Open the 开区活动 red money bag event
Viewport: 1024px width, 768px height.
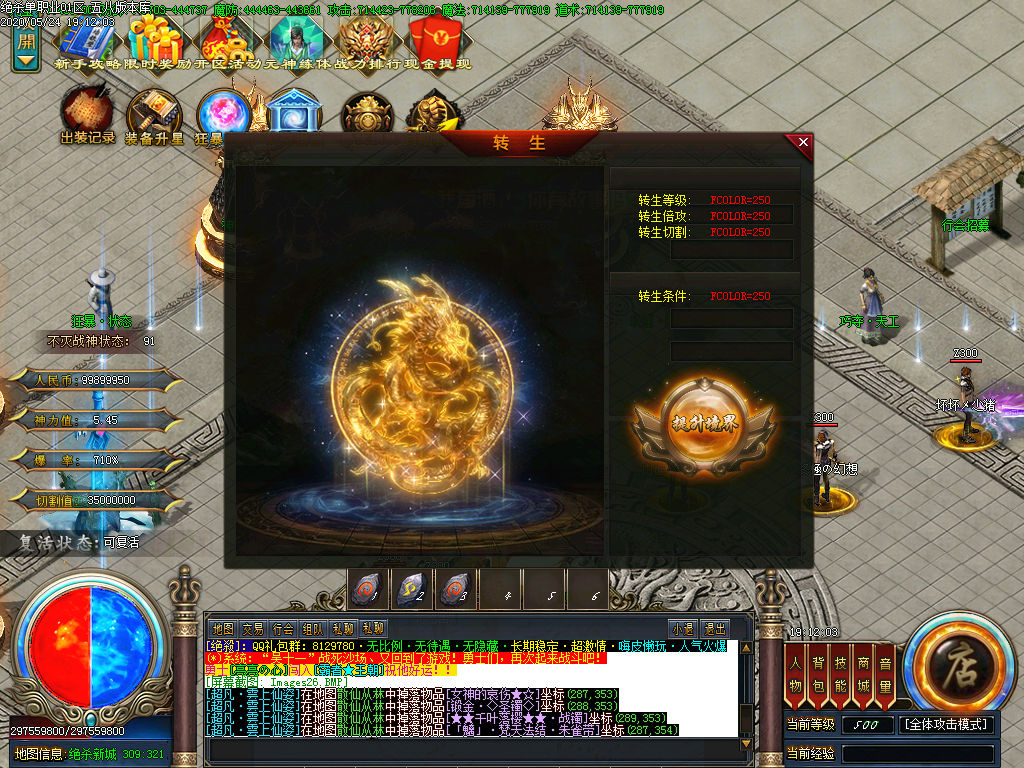pos(226,41)
